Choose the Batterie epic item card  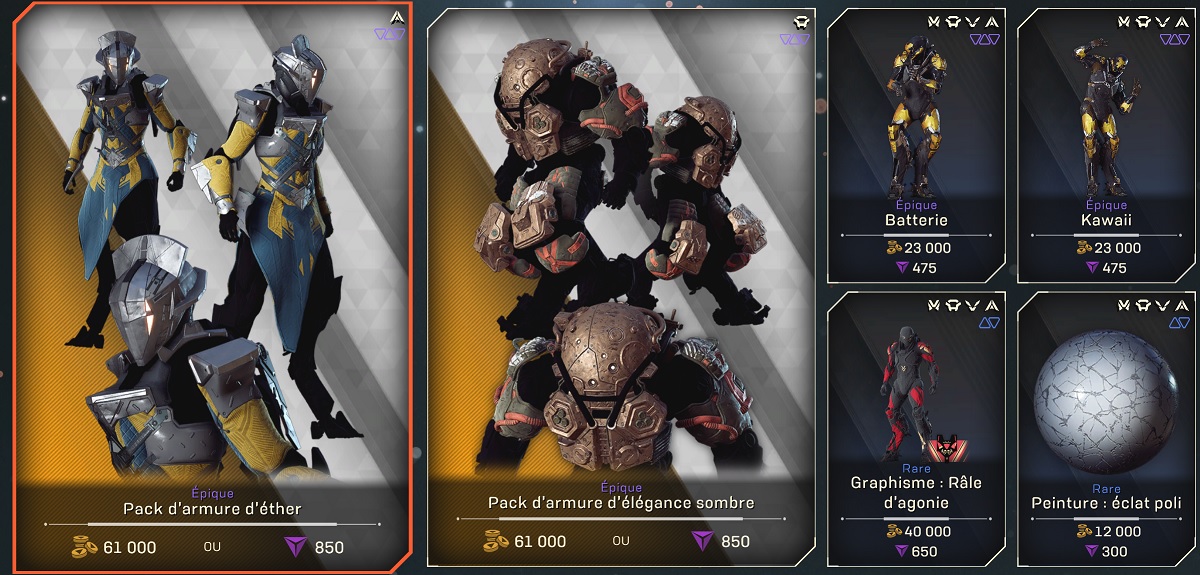pyautogui.click(x=916, y=146)
